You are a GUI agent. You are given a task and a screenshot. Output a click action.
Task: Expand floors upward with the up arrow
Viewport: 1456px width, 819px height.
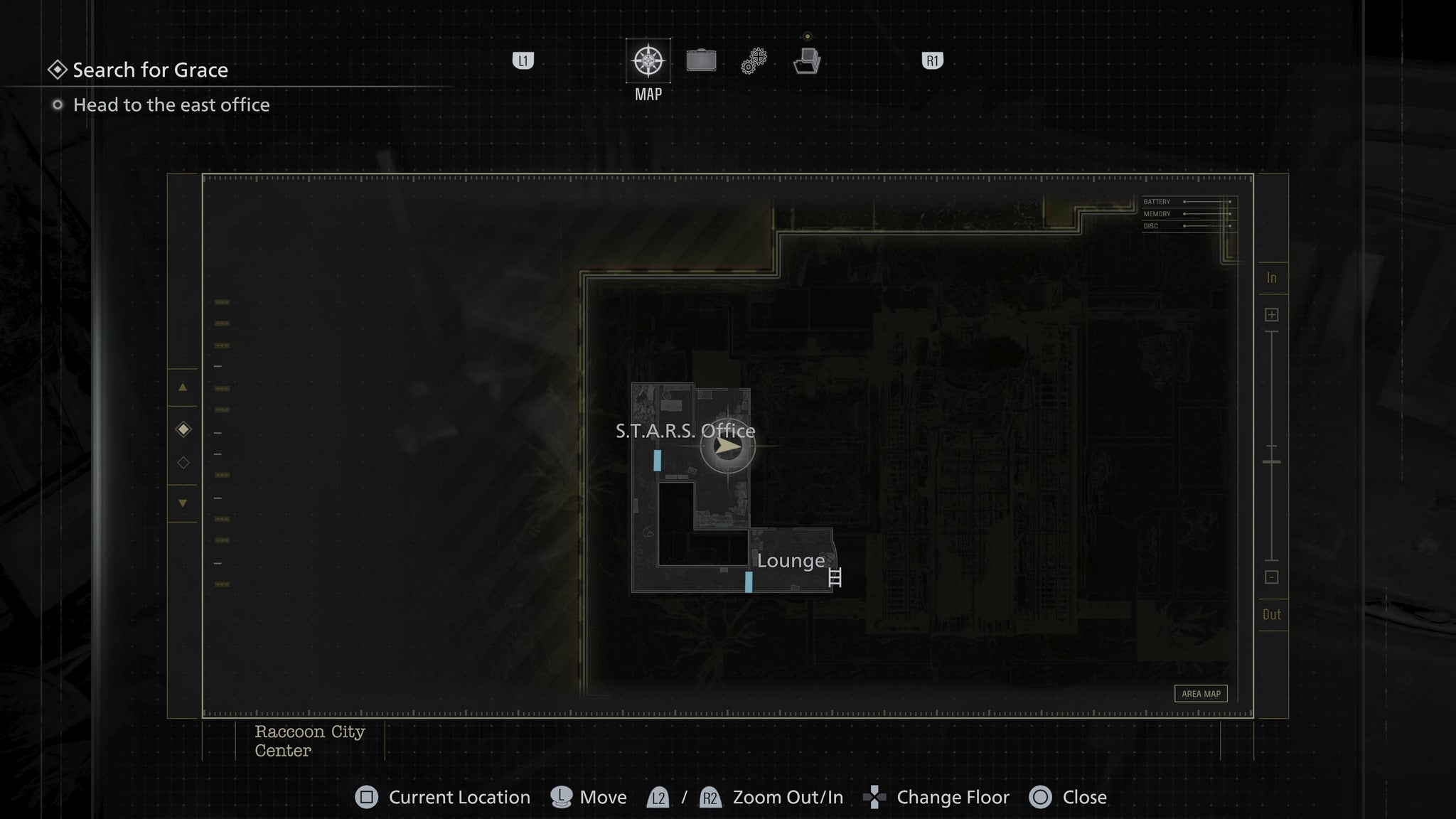coord(183,388)
